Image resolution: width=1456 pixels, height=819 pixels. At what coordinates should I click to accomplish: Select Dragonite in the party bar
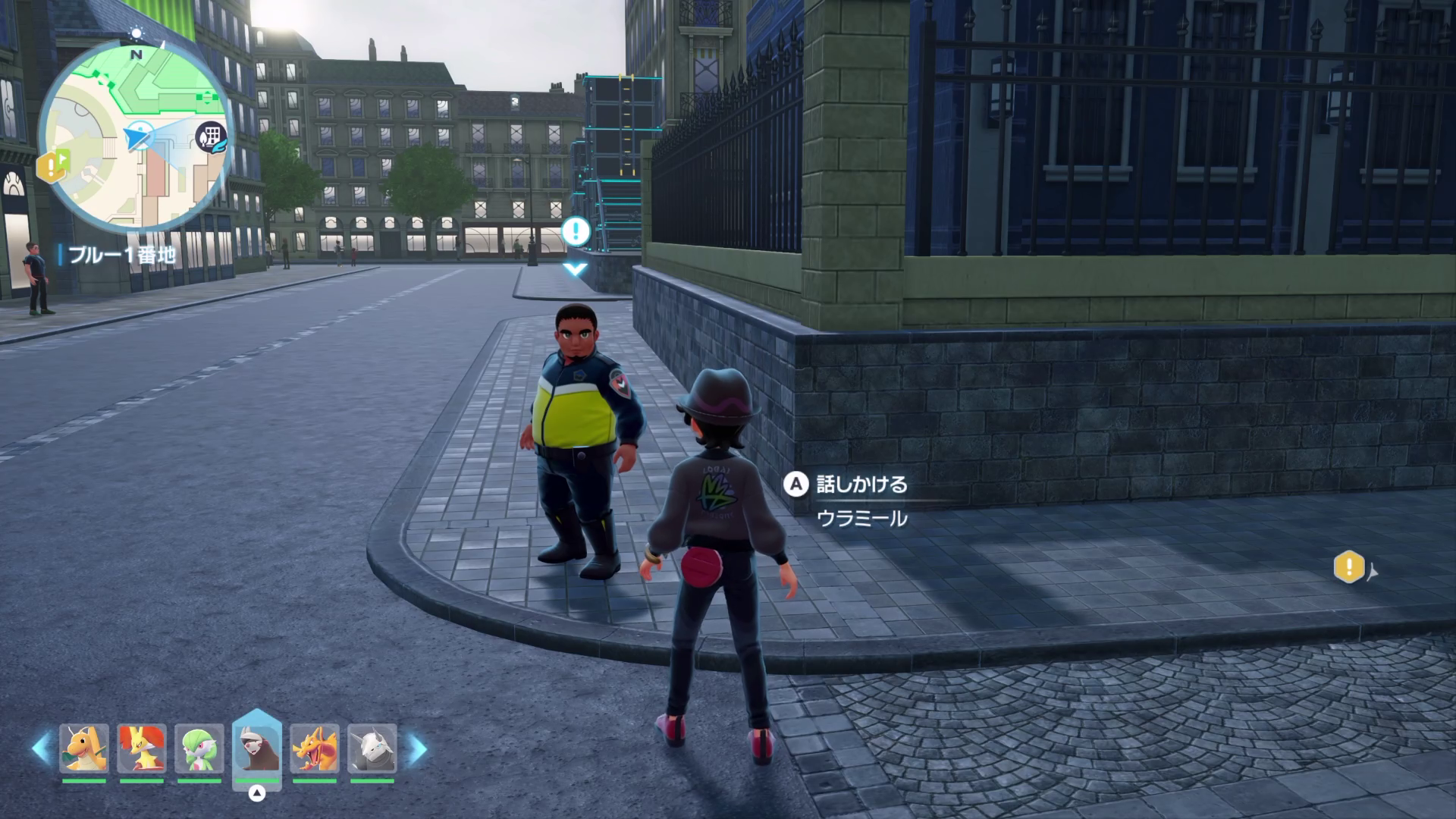point(84,748)
